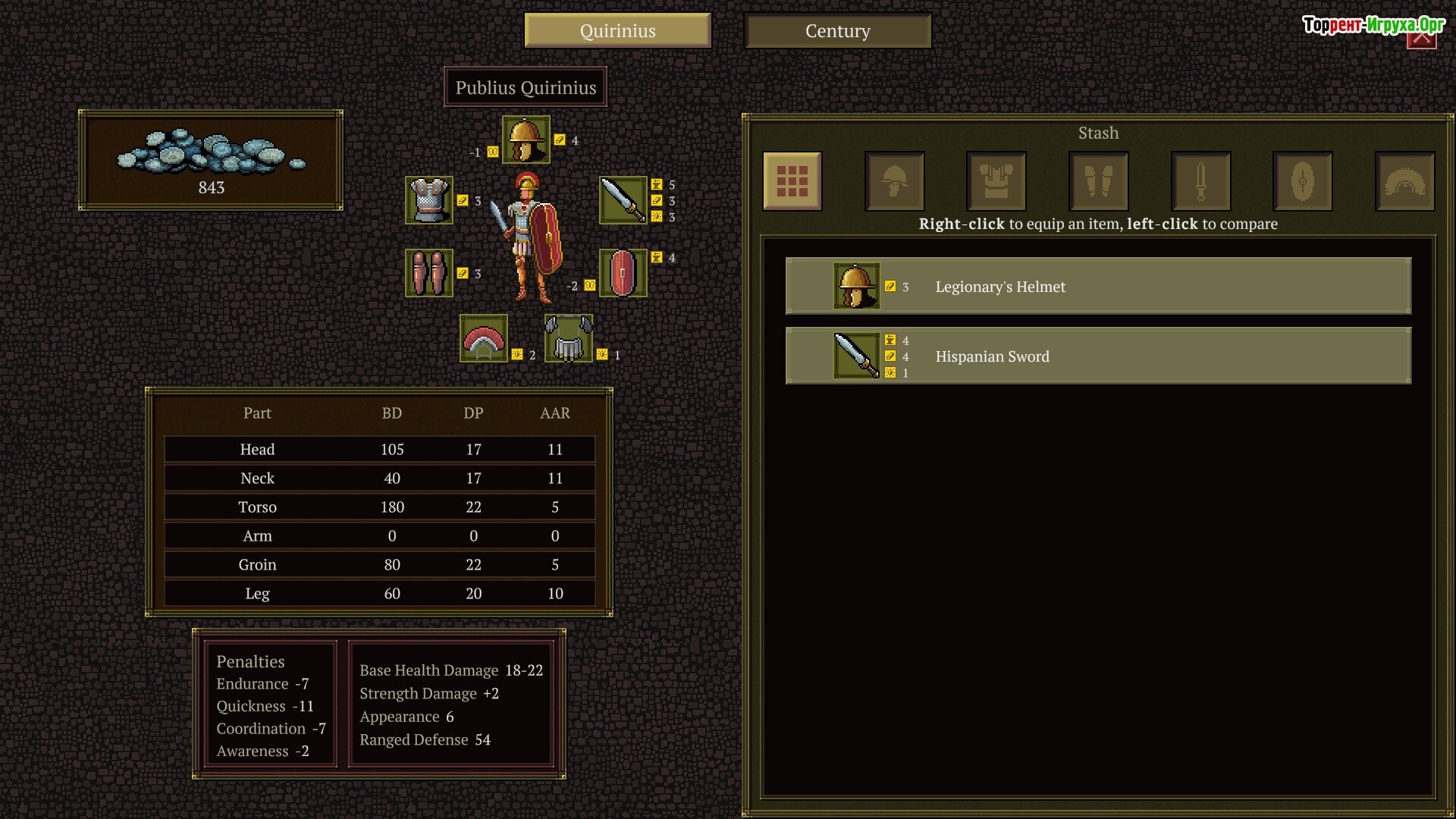Screen dimensions: 1456x819
Task: Compare the Hispanian Sword in stash
Action: 1098,356
